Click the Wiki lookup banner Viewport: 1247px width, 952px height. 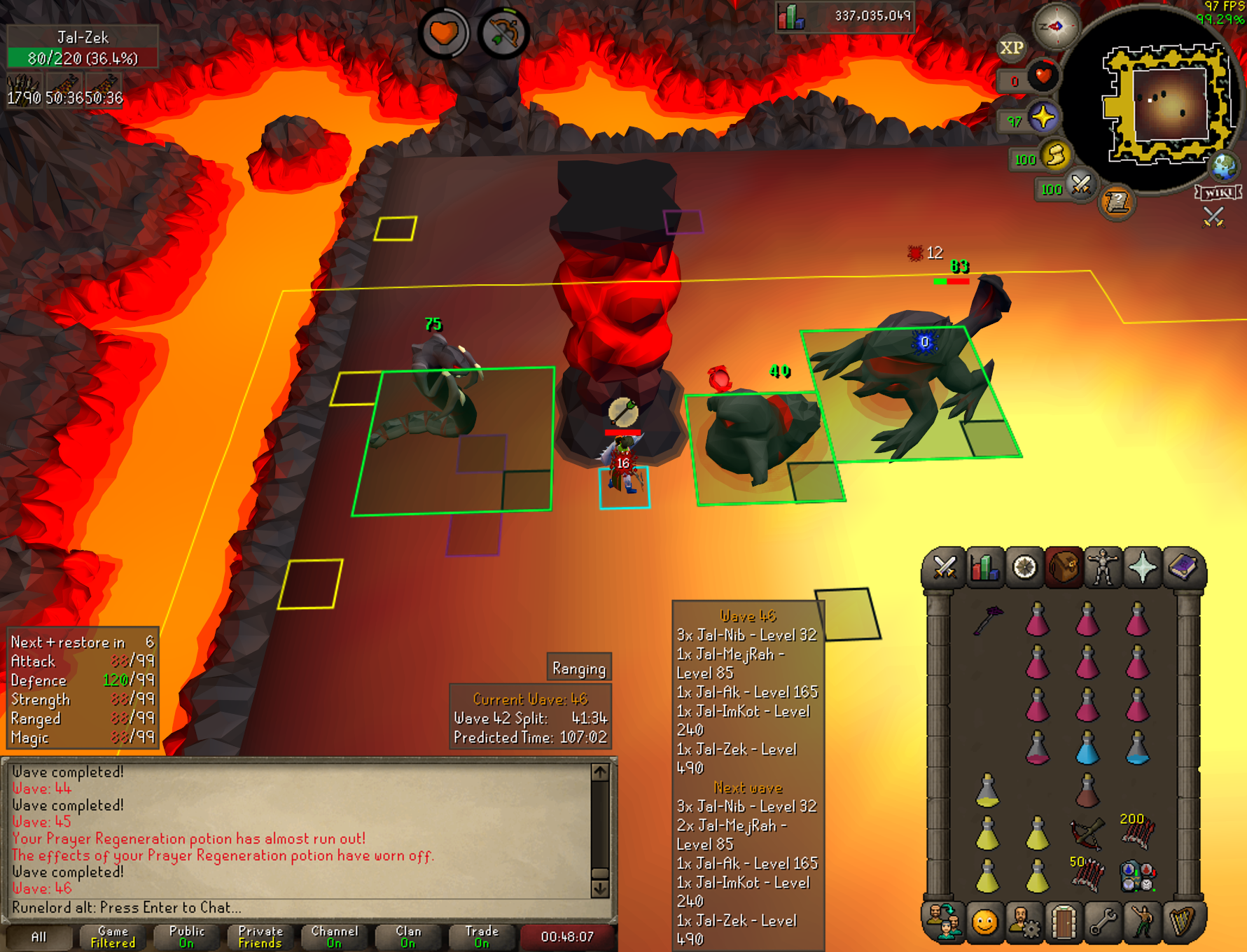tap(1218, 192)
